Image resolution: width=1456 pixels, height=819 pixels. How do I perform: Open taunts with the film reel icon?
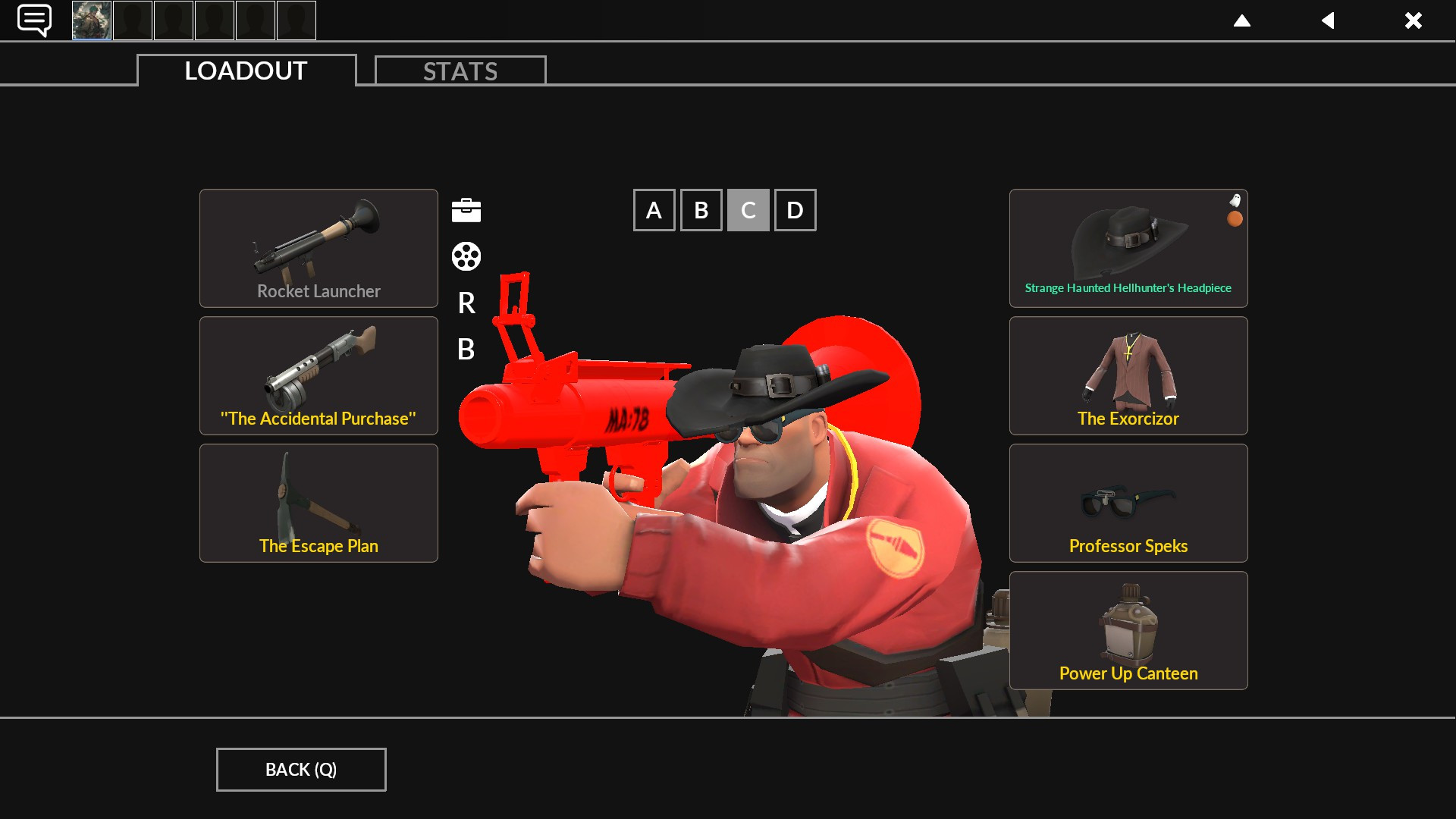click(x=466, y=256)
